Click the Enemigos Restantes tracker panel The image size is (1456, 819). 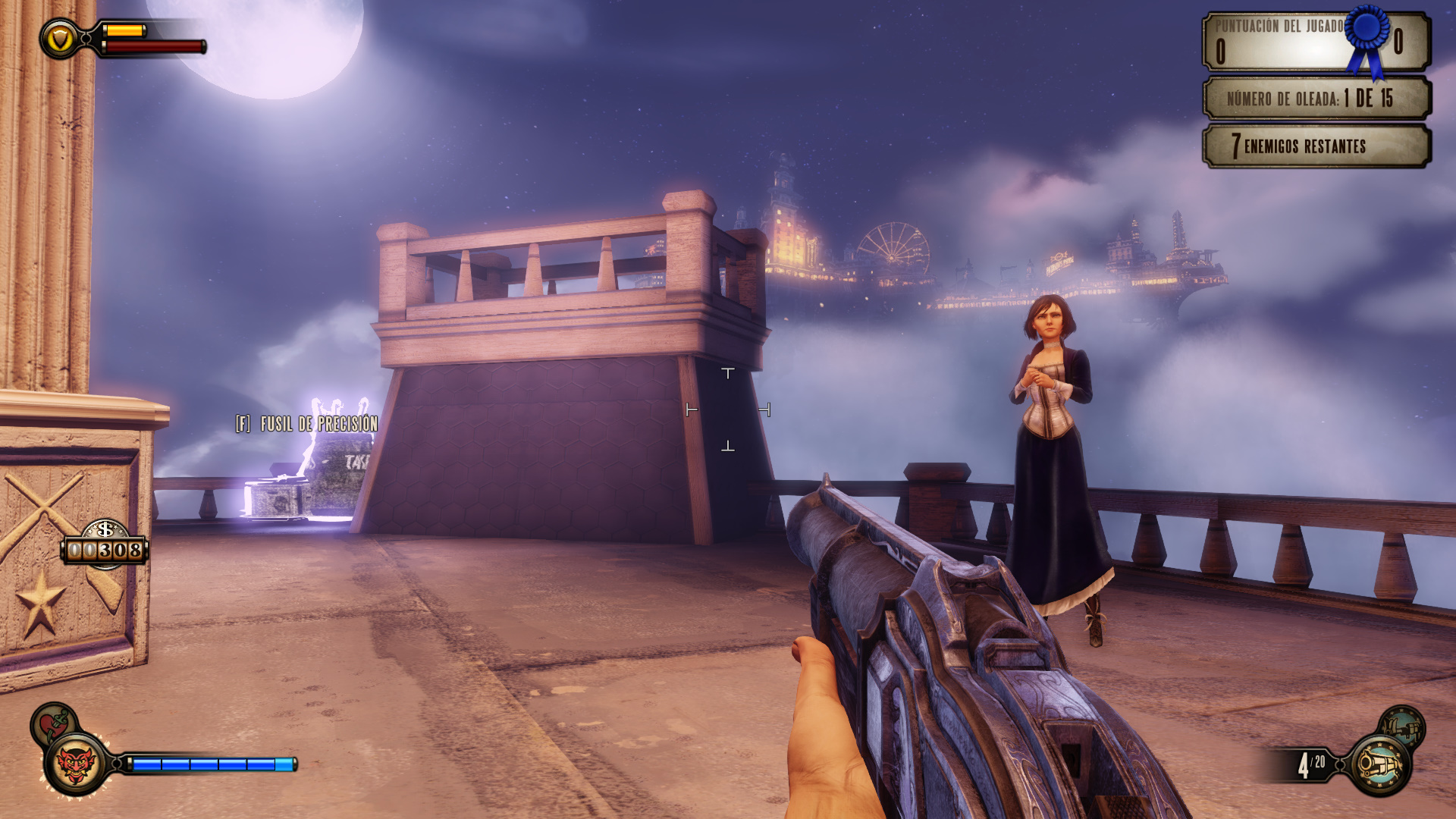point(1316,146)
